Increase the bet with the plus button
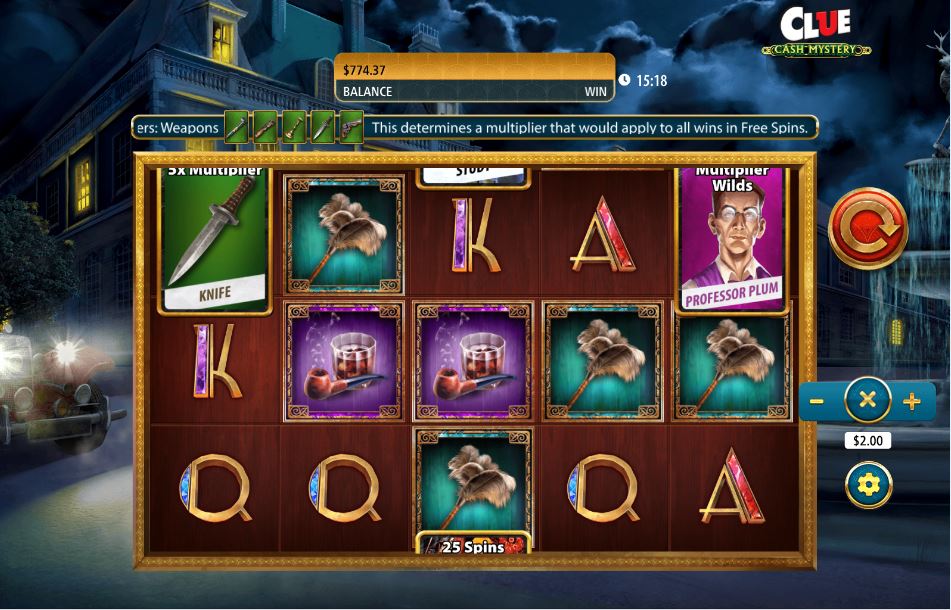This screenshot has width=951, height=610. (912, 402)
